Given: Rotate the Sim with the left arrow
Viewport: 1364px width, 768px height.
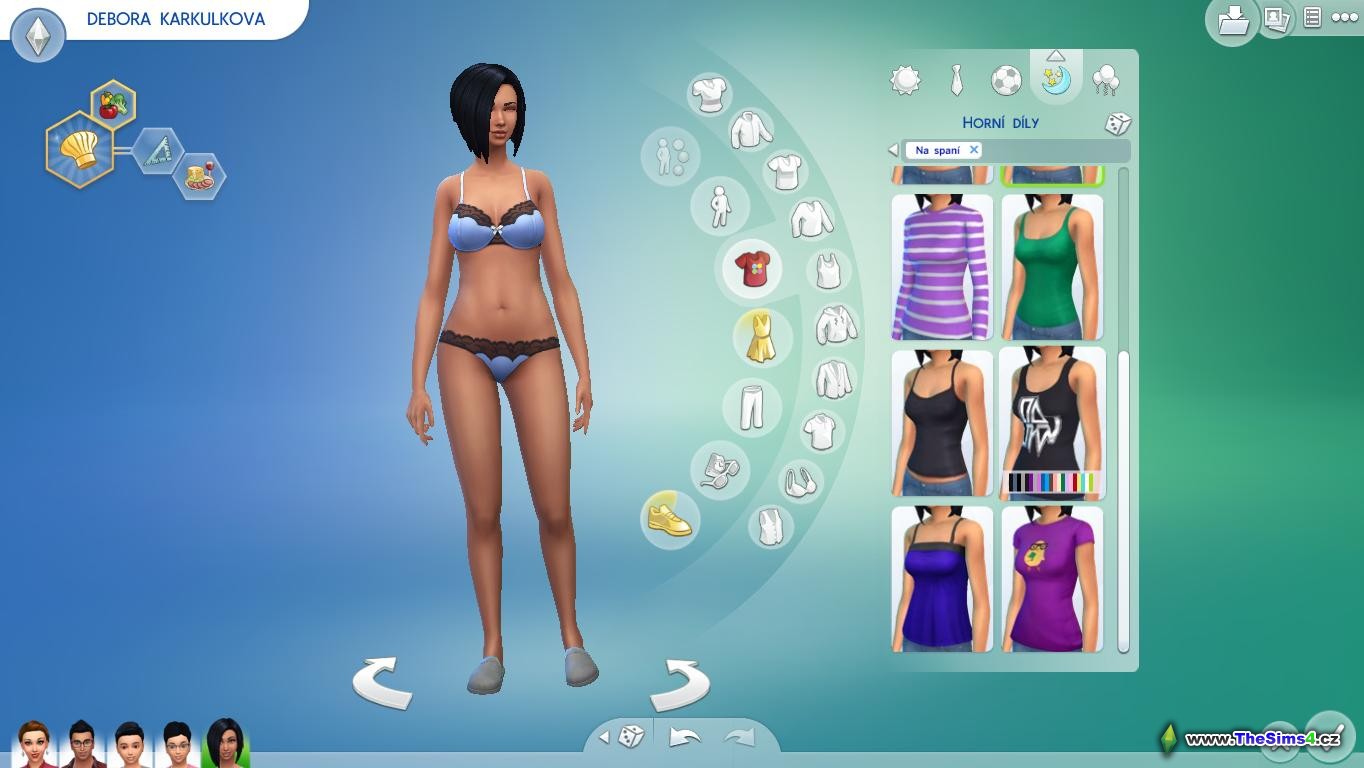Looking at the screenshot, I should (382, 683).
